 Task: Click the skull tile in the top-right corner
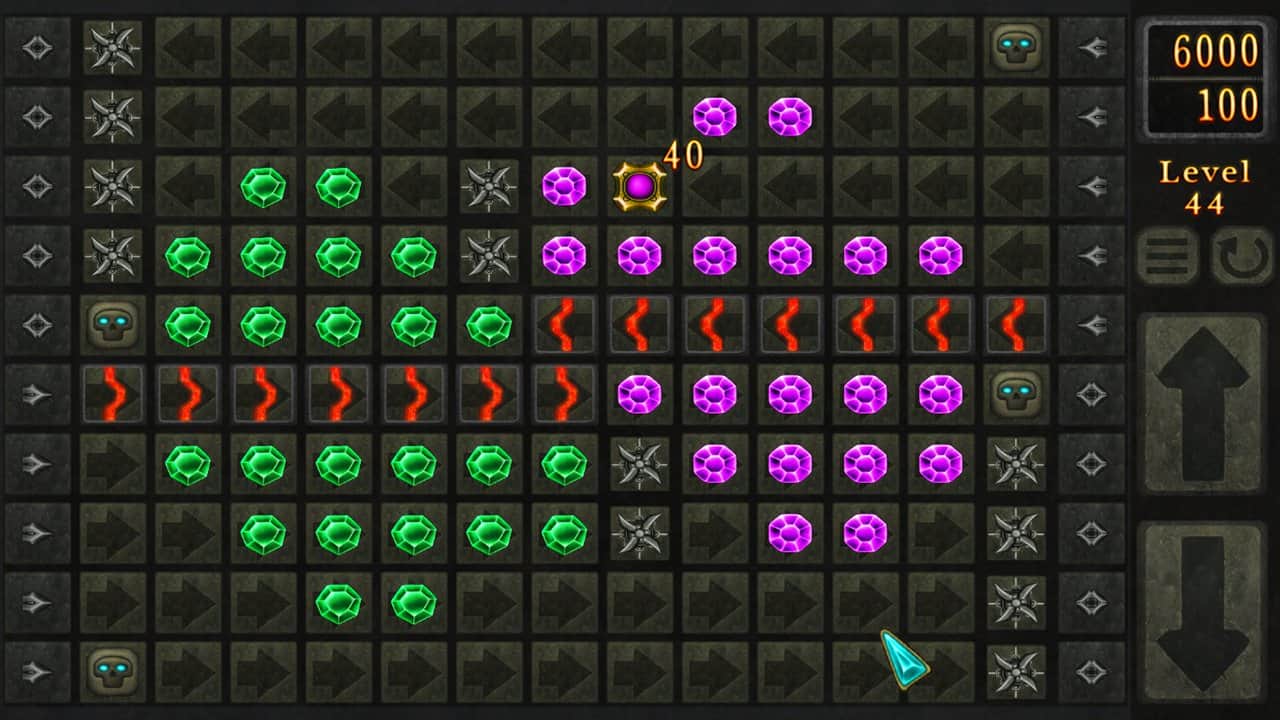(x=1017, y=46)
